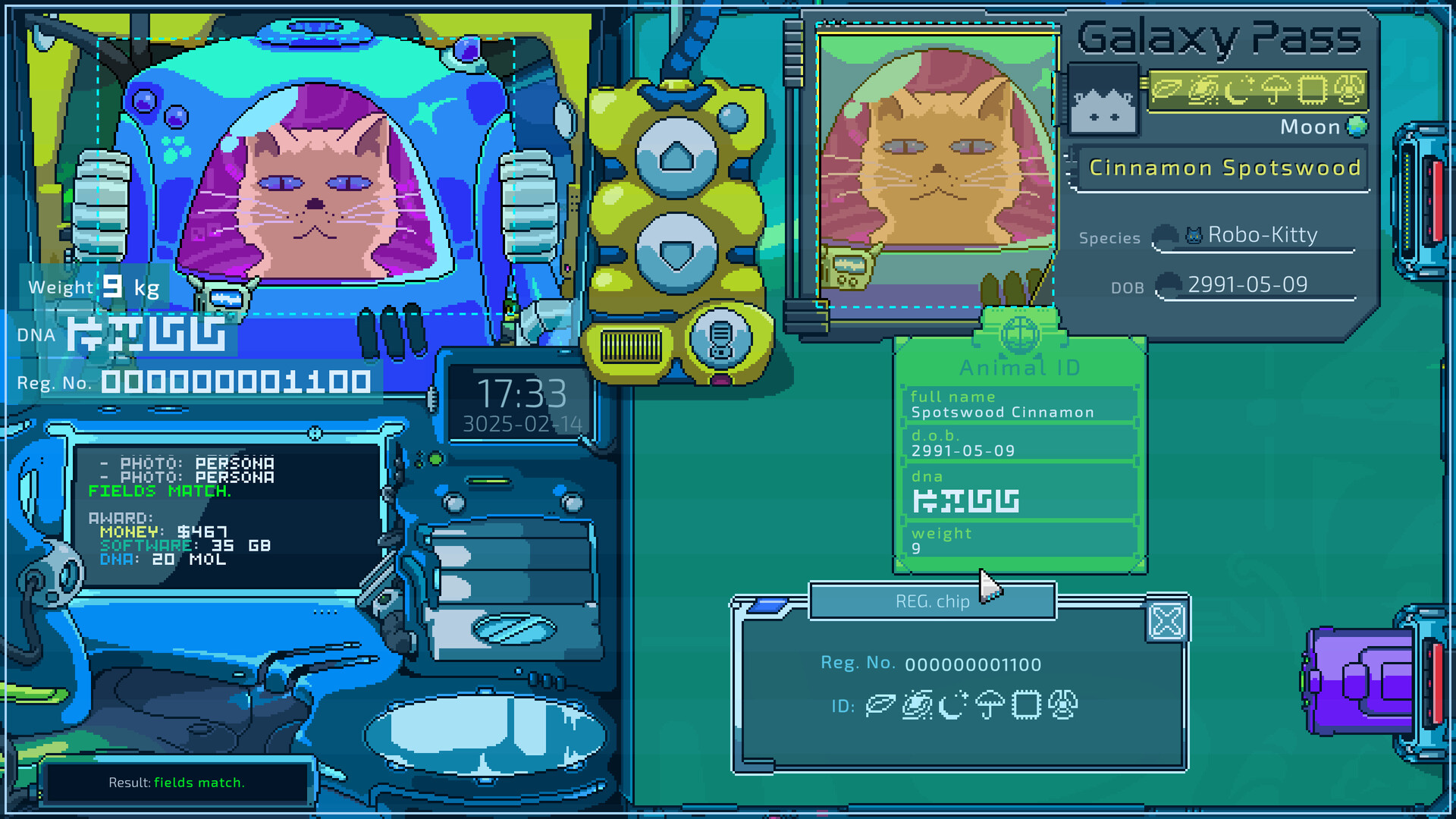Click the umbrella icon on the REG. chip panel
The width and height of the screenshot is (1456, 819).
(990, 704)
